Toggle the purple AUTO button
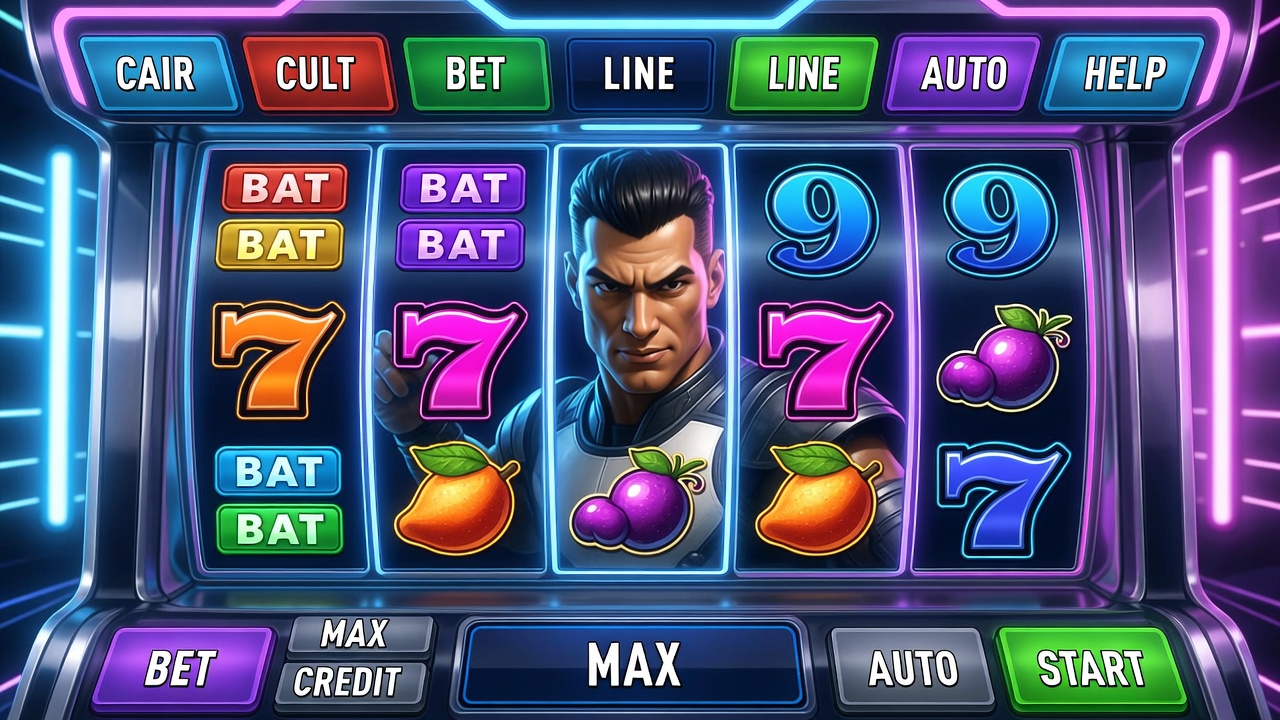 click(x=964, y=73)
